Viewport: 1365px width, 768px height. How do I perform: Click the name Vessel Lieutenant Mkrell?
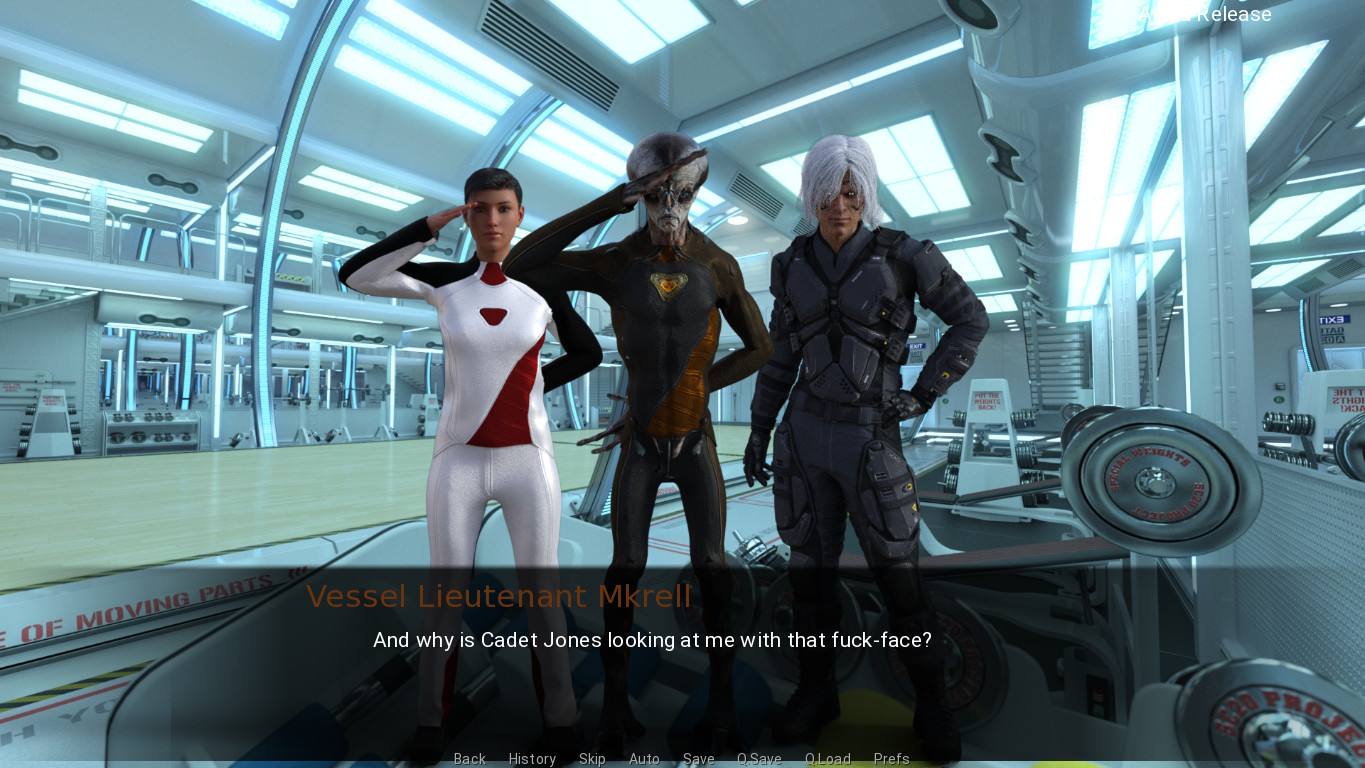(499, 596)
